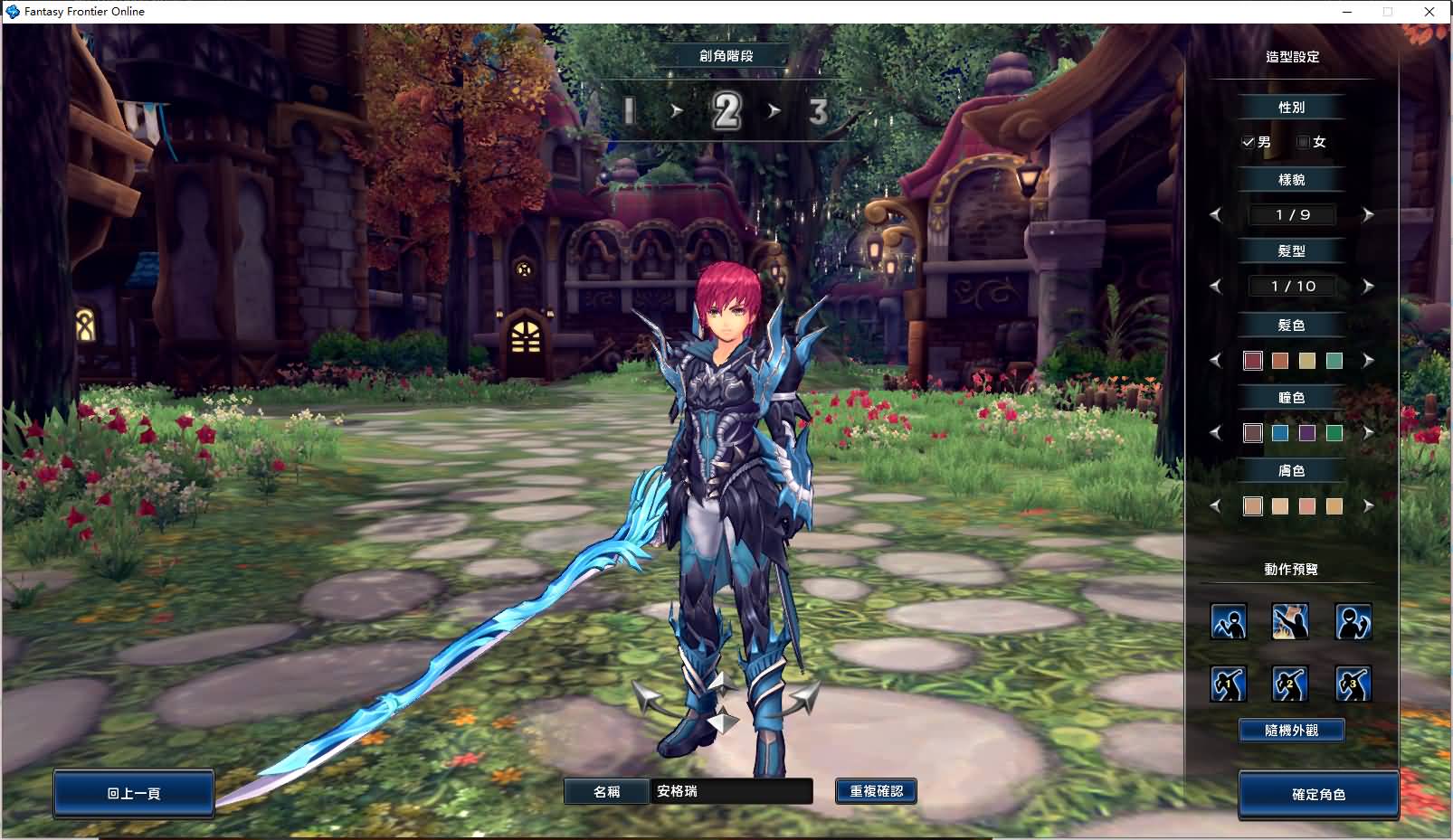The height and width of the screenshot is (840, 1453).
Task: Select the blue eye color swatch
Action: pyautogui.click(x=1279, y=433)
